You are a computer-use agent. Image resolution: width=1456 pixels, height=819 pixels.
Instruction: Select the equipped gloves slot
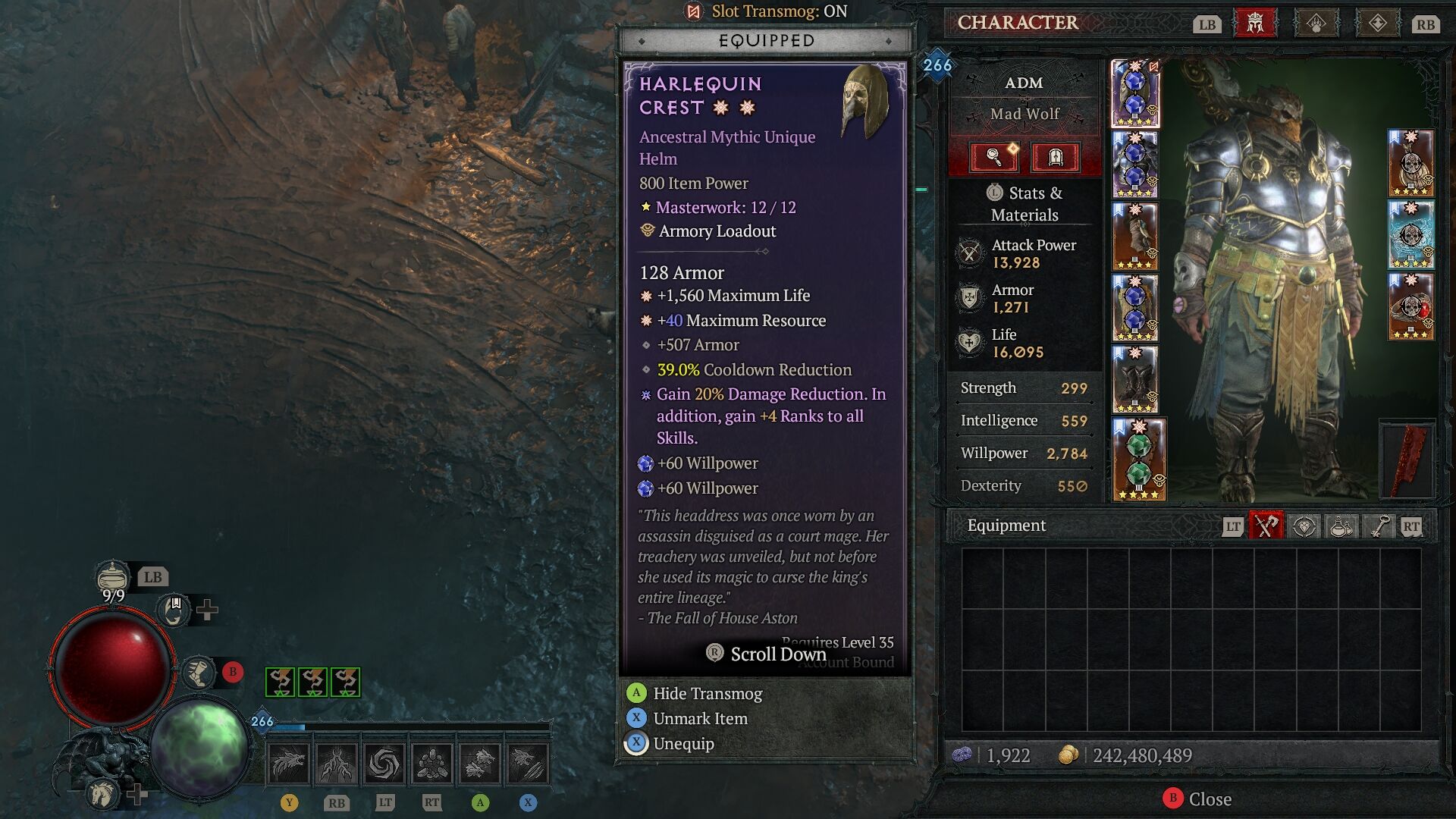[x=1135, y=236]
